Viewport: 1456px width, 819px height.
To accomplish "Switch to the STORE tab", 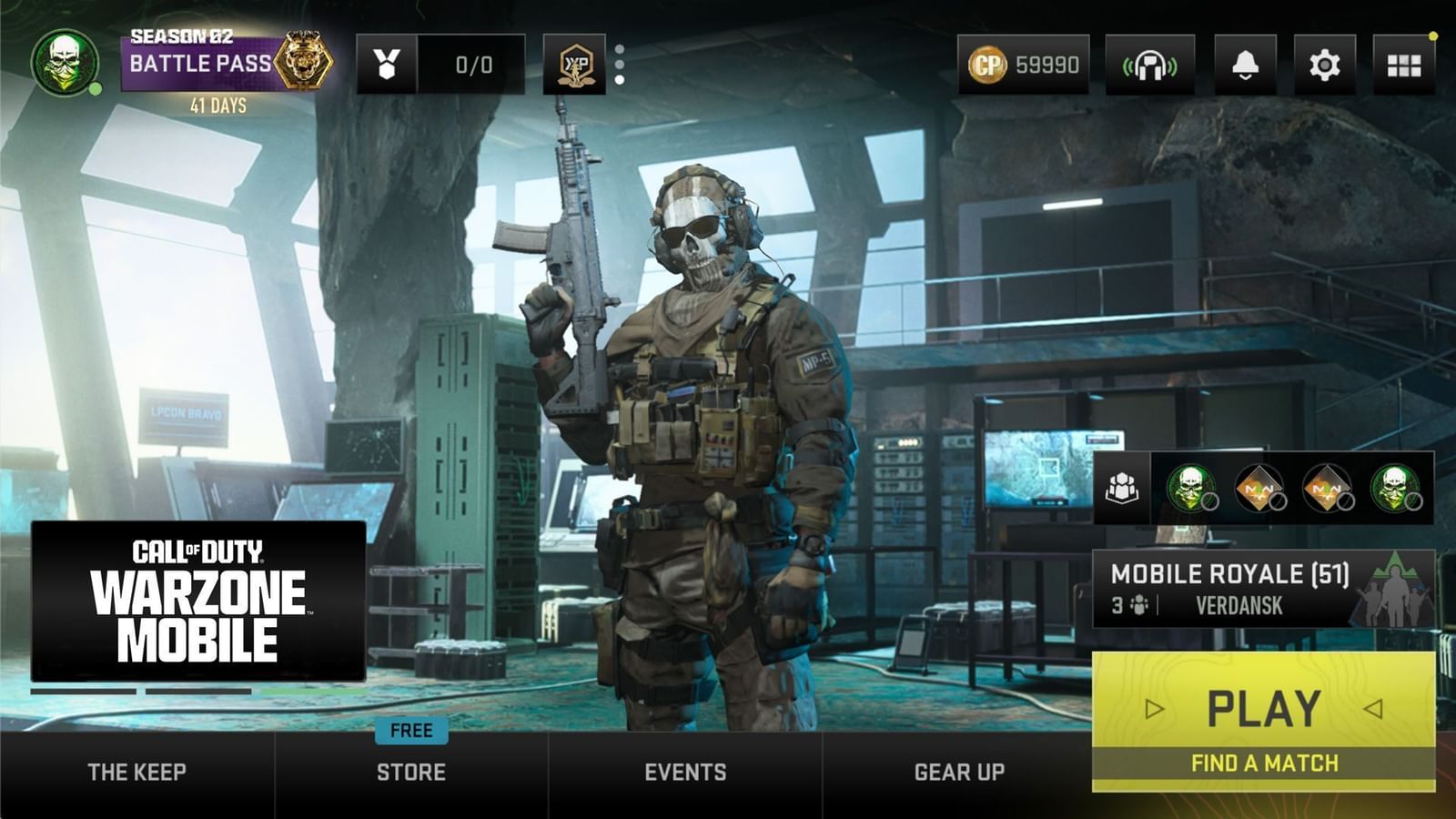I will (411, 772).
